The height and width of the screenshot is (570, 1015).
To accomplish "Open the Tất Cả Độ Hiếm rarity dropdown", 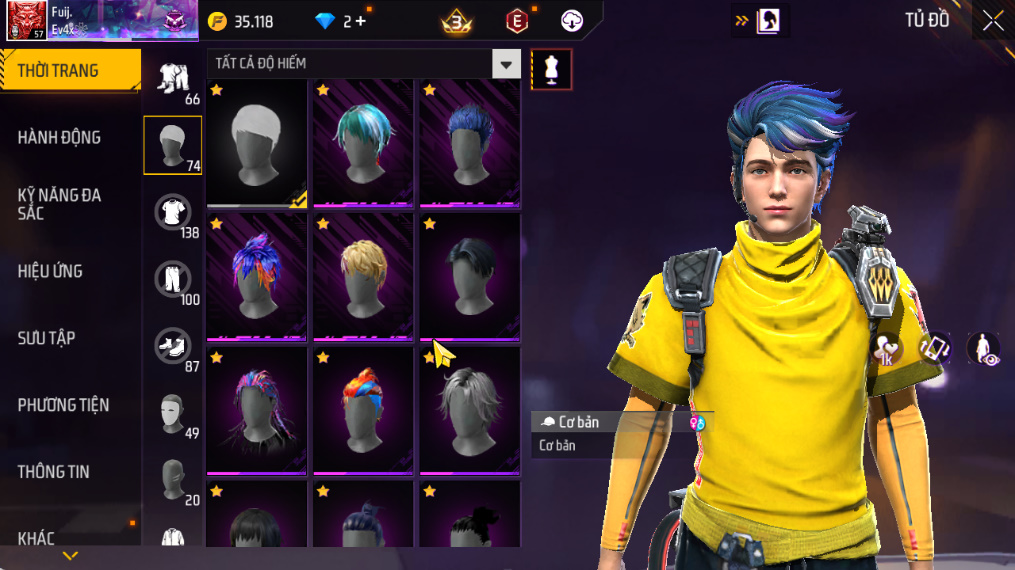I will (x=506, y=64).
